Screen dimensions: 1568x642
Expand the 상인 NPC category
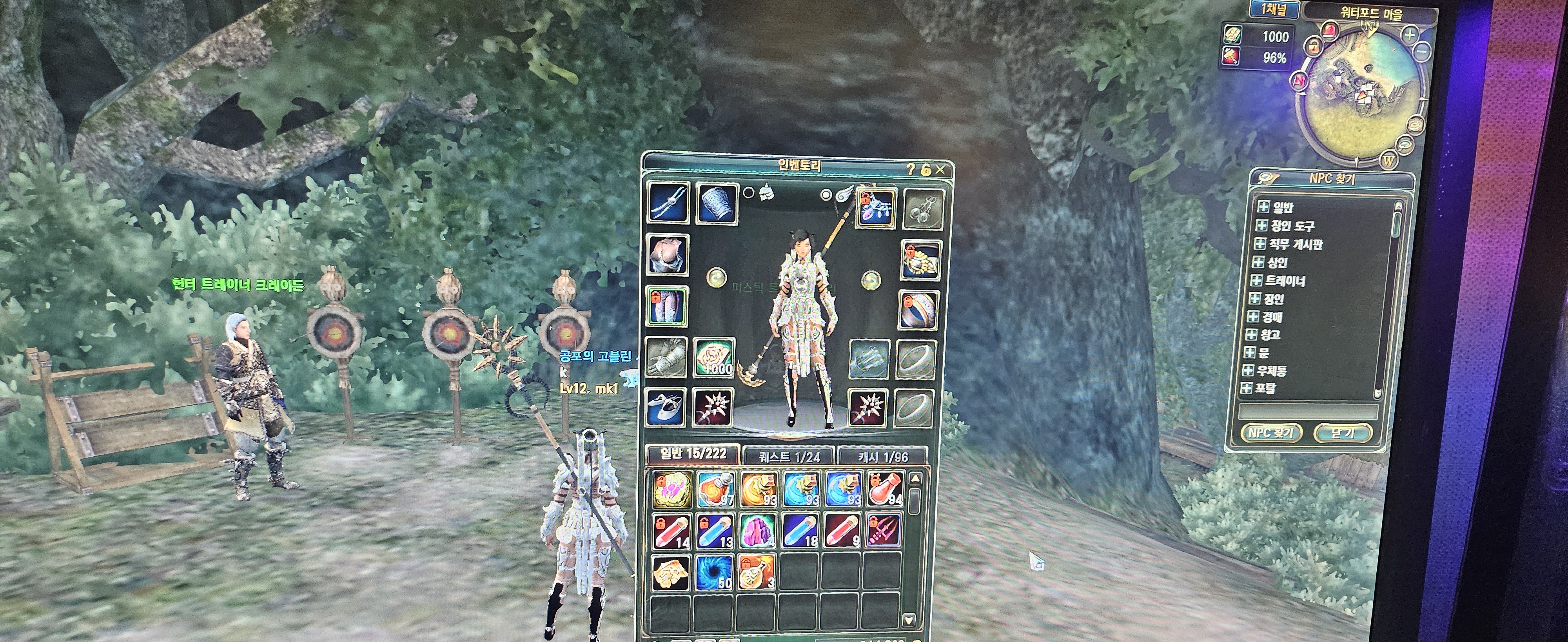[1258, 262]
